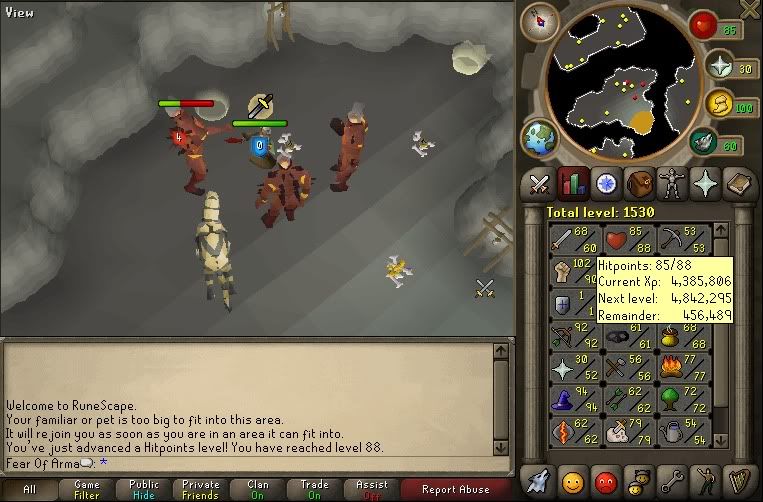
Task: Show the All chat filter
Action: pos(30,489)
